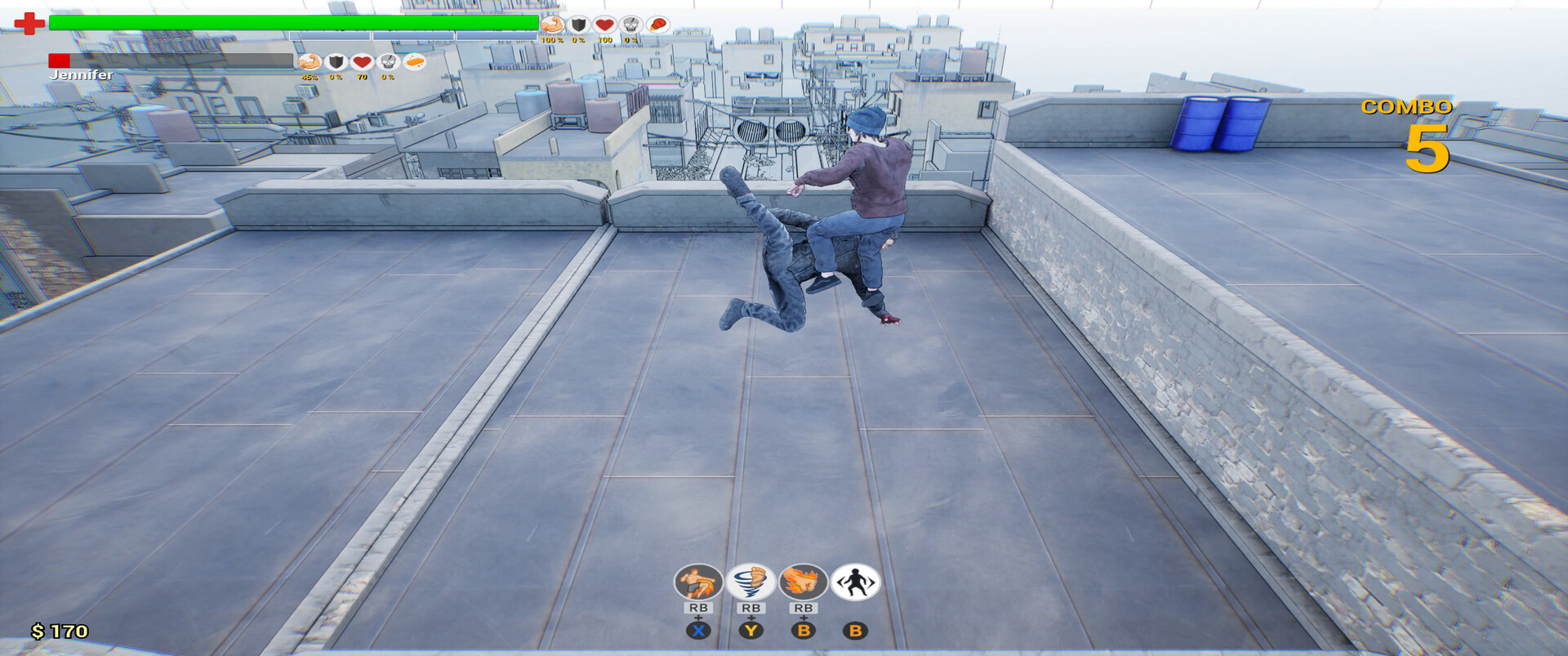Viewport: 1568px width, 656px height.
Task: Click the player's heart icon showing 100
Action: (605, 25)
